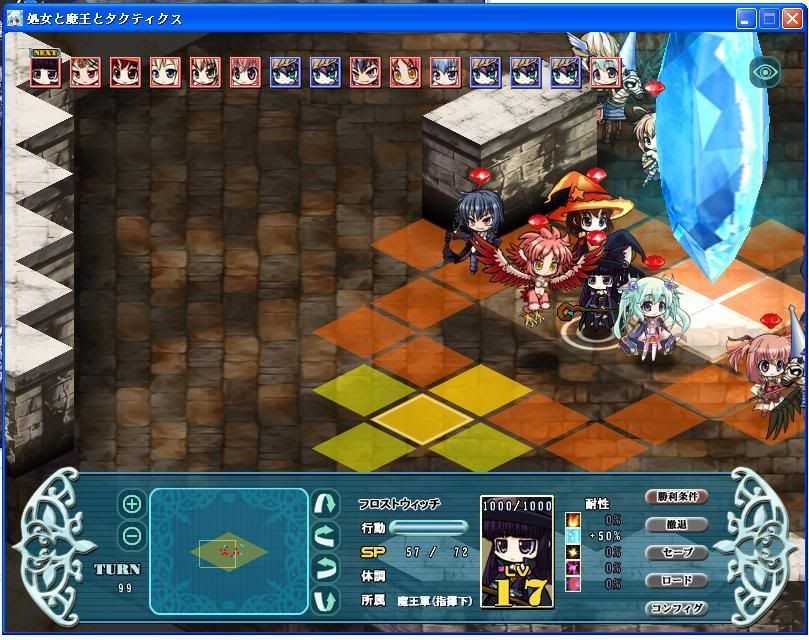The height and width of the screenshot is (640, 809).
Task: Choose the セーブ save button
Action: [677, 553]
